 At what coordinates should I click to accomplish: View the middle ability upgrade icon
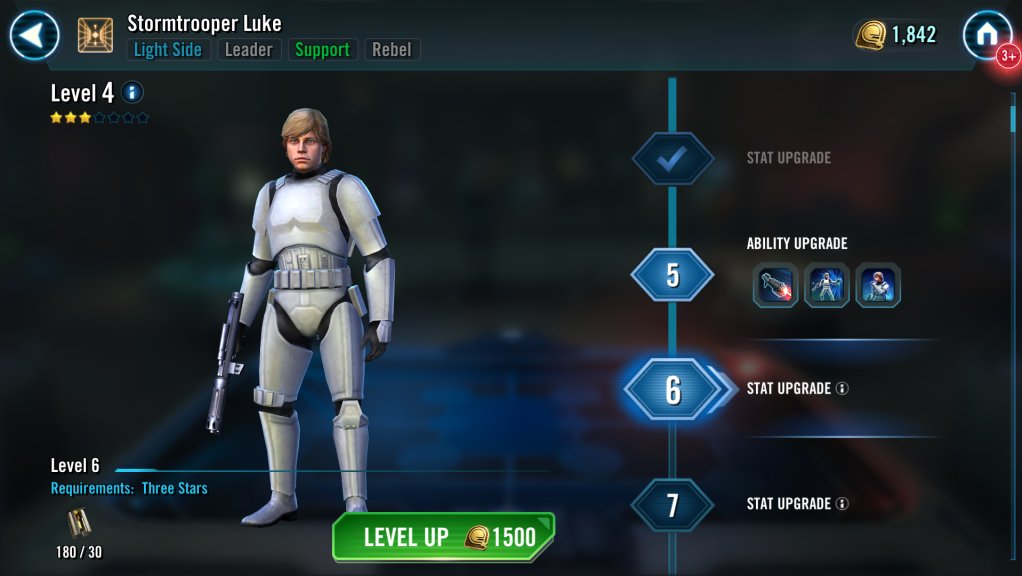pos(827,285)
